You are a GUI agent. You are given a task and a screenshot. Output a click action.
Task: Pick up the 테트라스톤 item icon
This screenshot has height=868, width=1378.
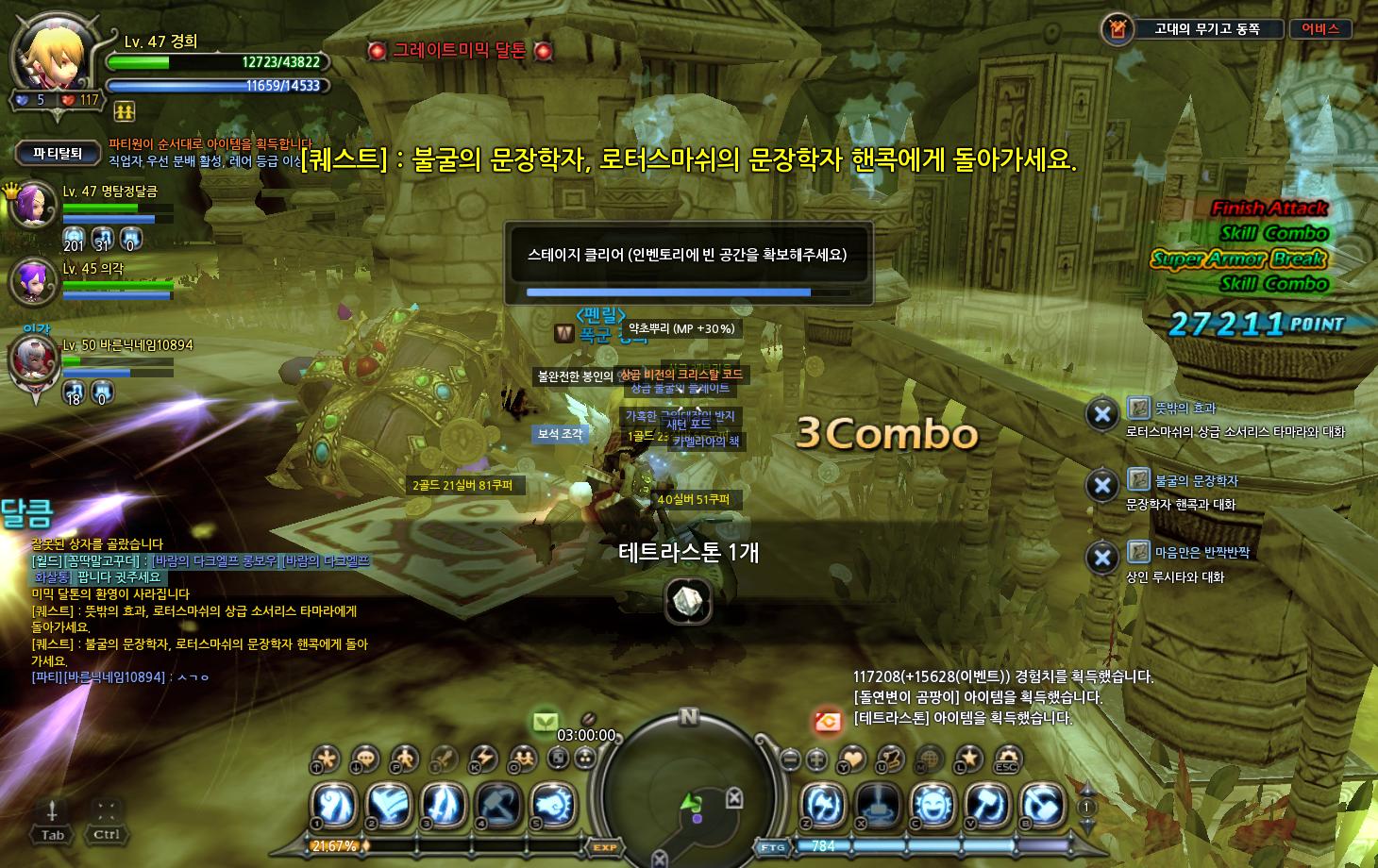click(x=688, y=601)
